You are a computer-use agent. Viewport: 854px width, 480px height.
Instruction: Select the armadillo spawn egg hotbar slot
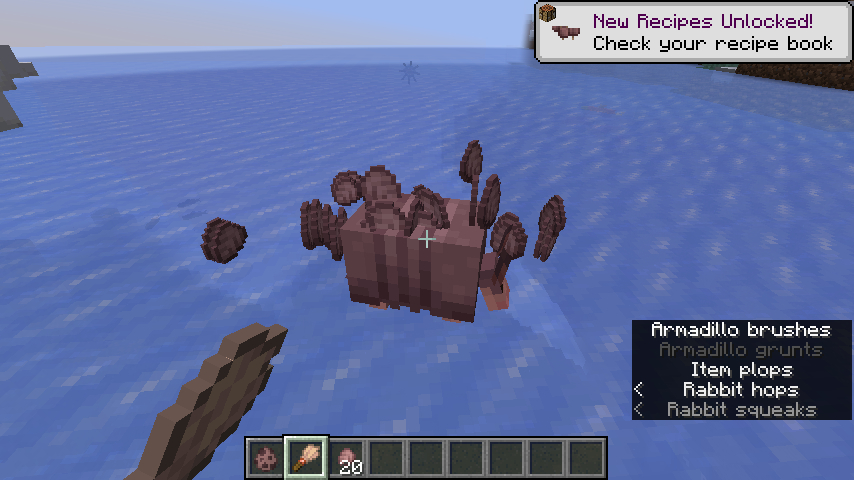click(266, 459)
